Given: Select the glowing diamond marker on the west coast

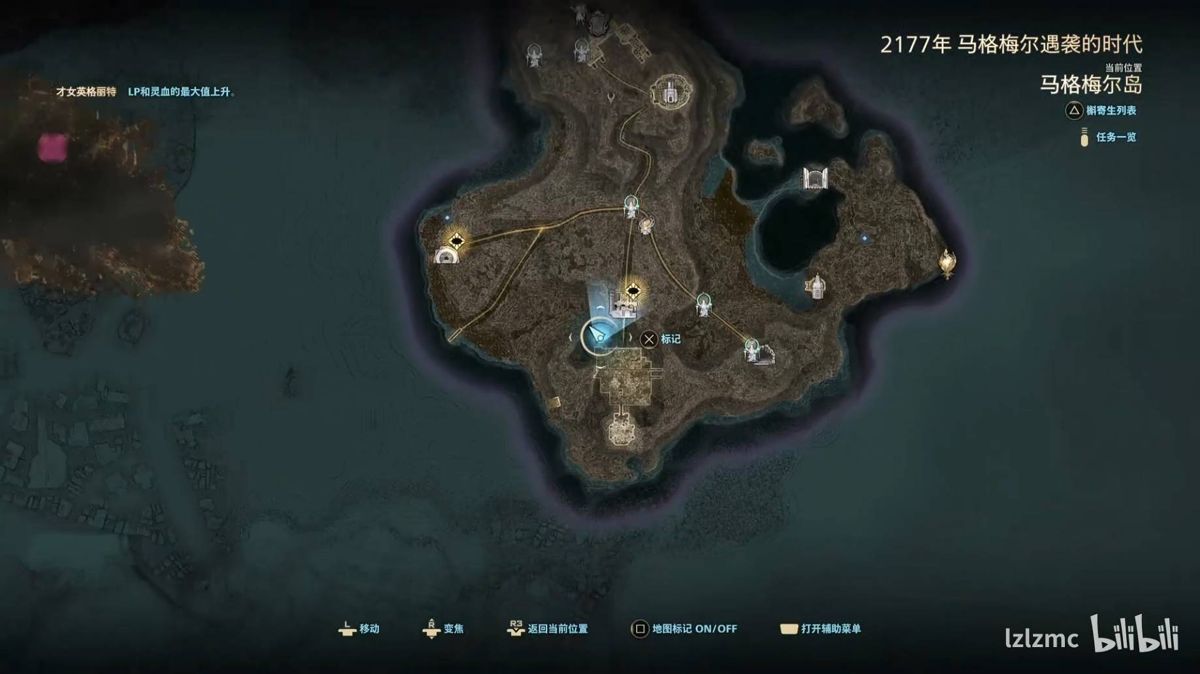Looking at the screenshot, I should pyautogui.click(x=459, y=240).
